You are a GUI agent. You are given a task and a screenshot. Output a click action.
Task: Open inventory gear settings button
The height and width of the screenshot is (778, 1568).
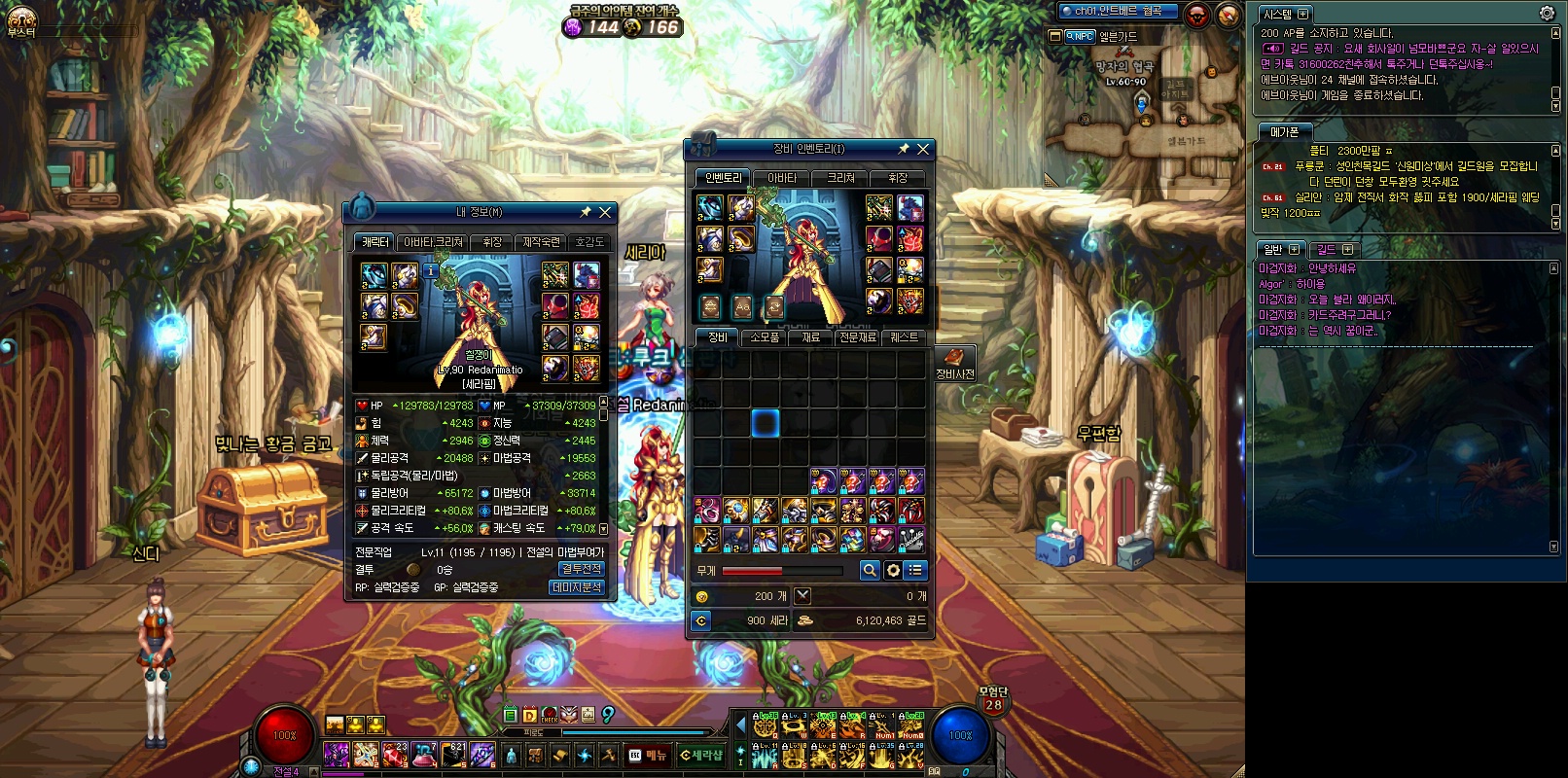893,571
